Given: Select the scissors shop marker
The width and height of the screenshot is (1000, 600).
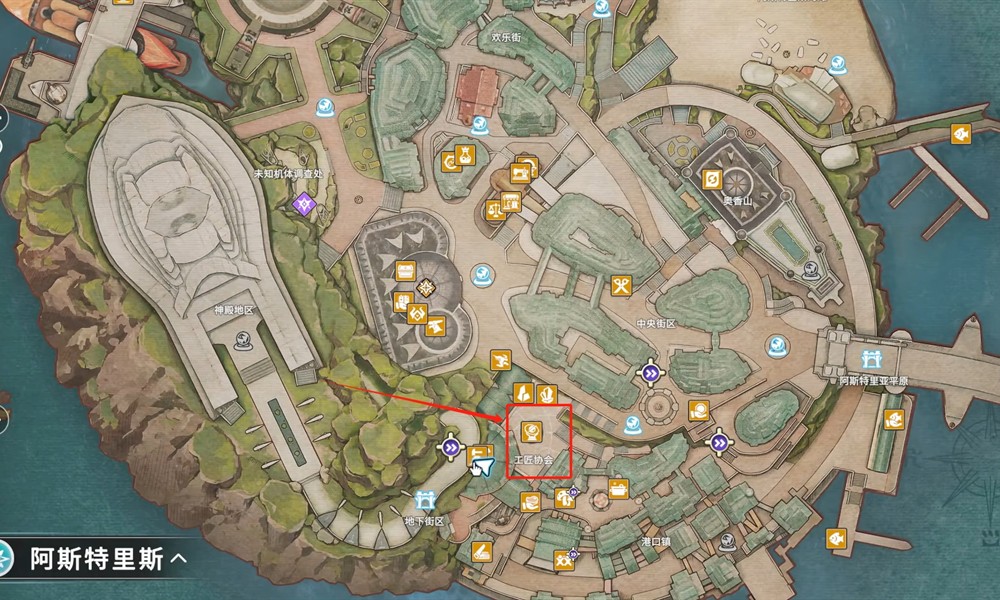Looking at the screenshot, I should [621, 287].
